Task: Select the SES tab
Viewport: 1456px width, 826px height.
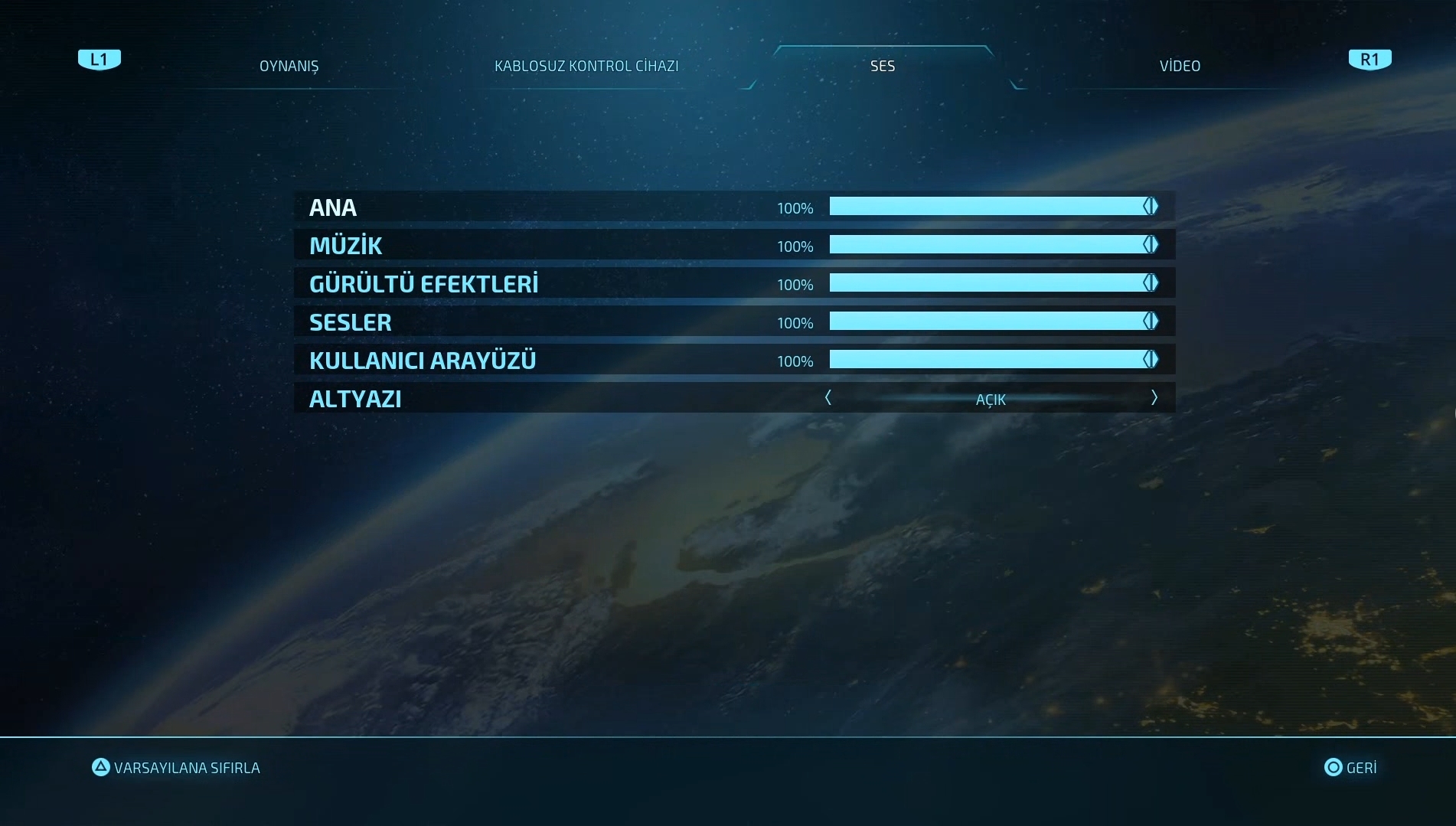Action: click(x=882, y=66)
